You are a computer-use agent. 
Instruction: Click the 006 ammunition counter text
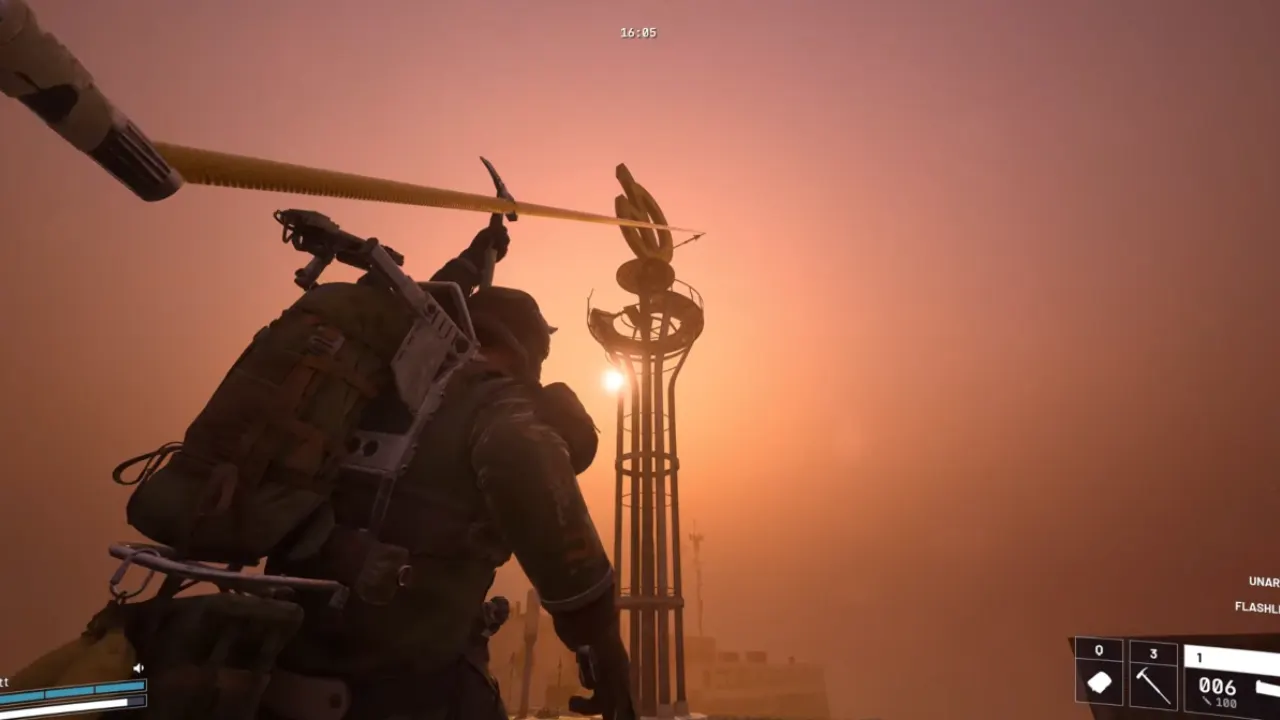pos(1218,686)
